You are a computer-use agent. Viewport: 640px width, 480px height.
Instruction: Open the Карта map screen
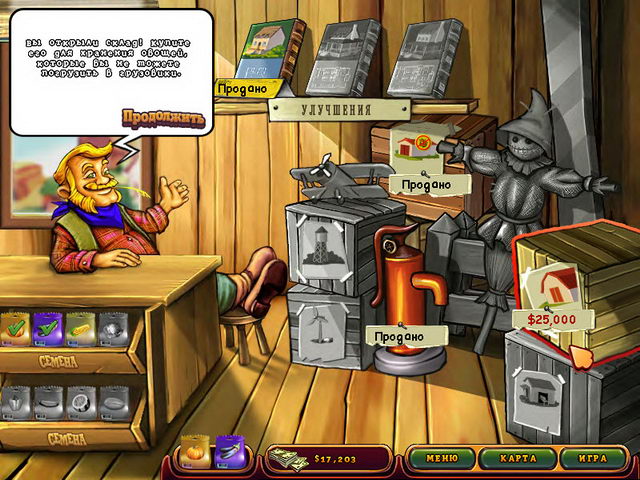click(513, 459)
